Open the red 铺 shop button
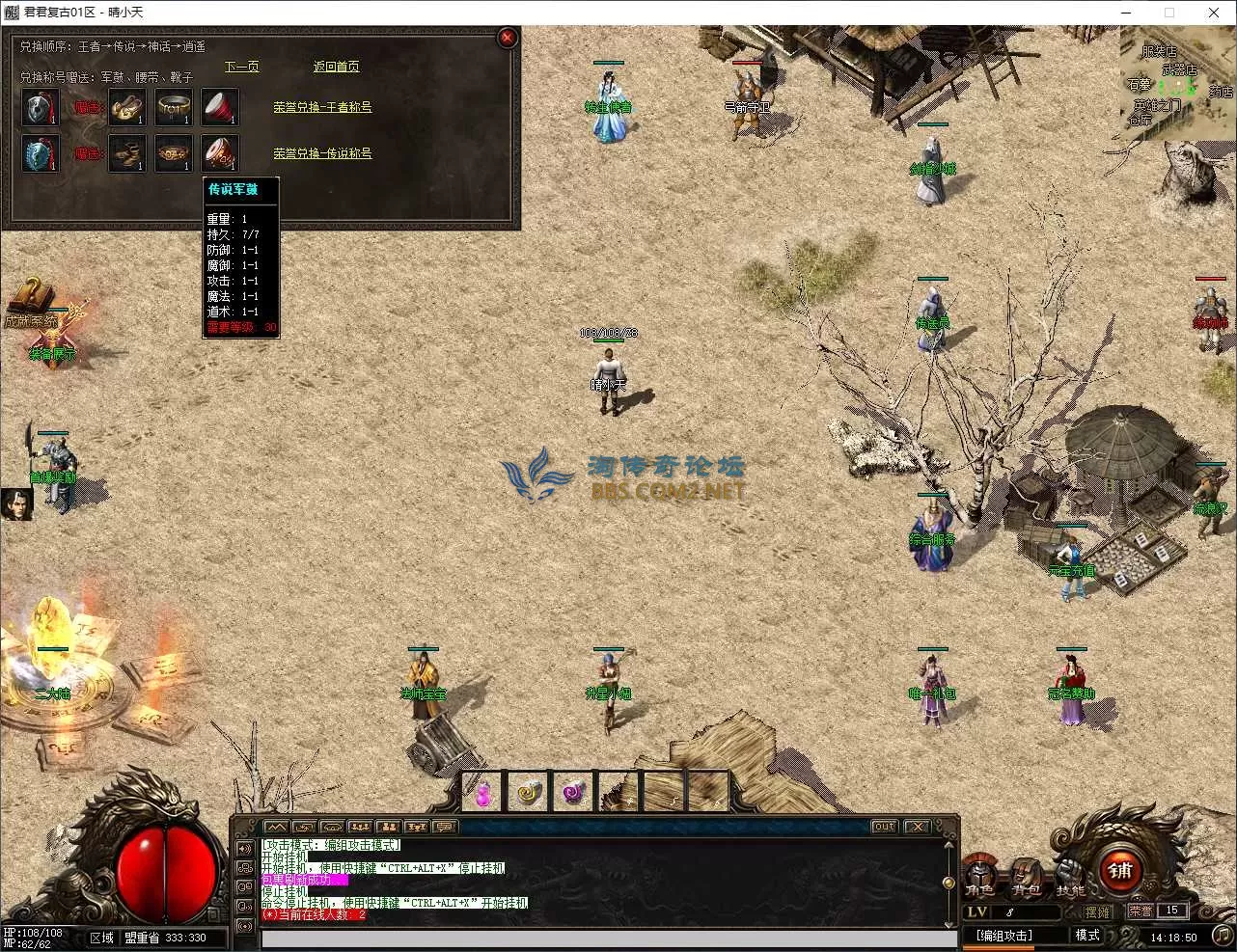This screenshot has height=952, width=1237. click(x=1120, y=871)
